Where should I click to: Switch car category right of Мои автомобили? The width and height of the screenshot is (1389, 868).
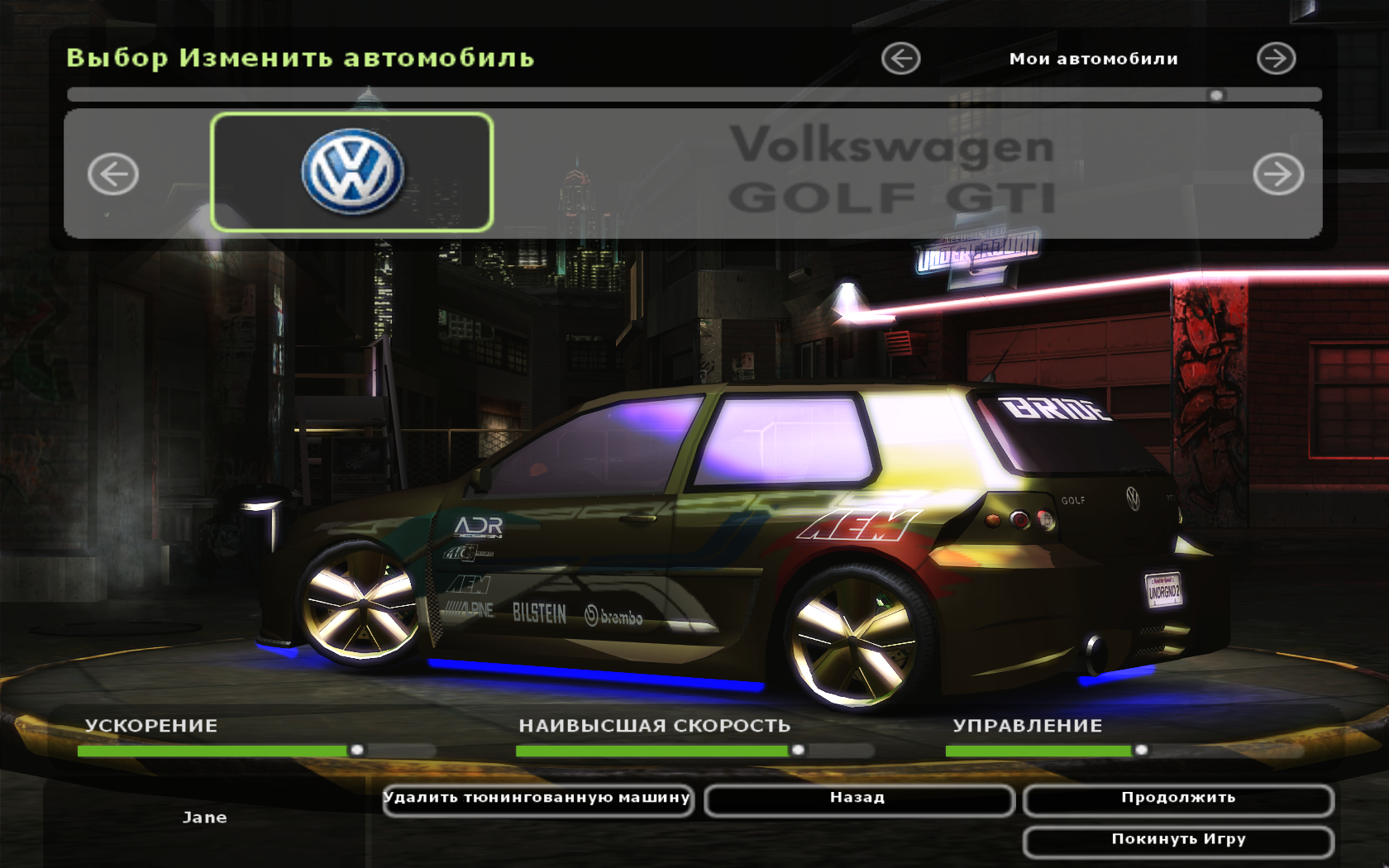pos(1276,59)
